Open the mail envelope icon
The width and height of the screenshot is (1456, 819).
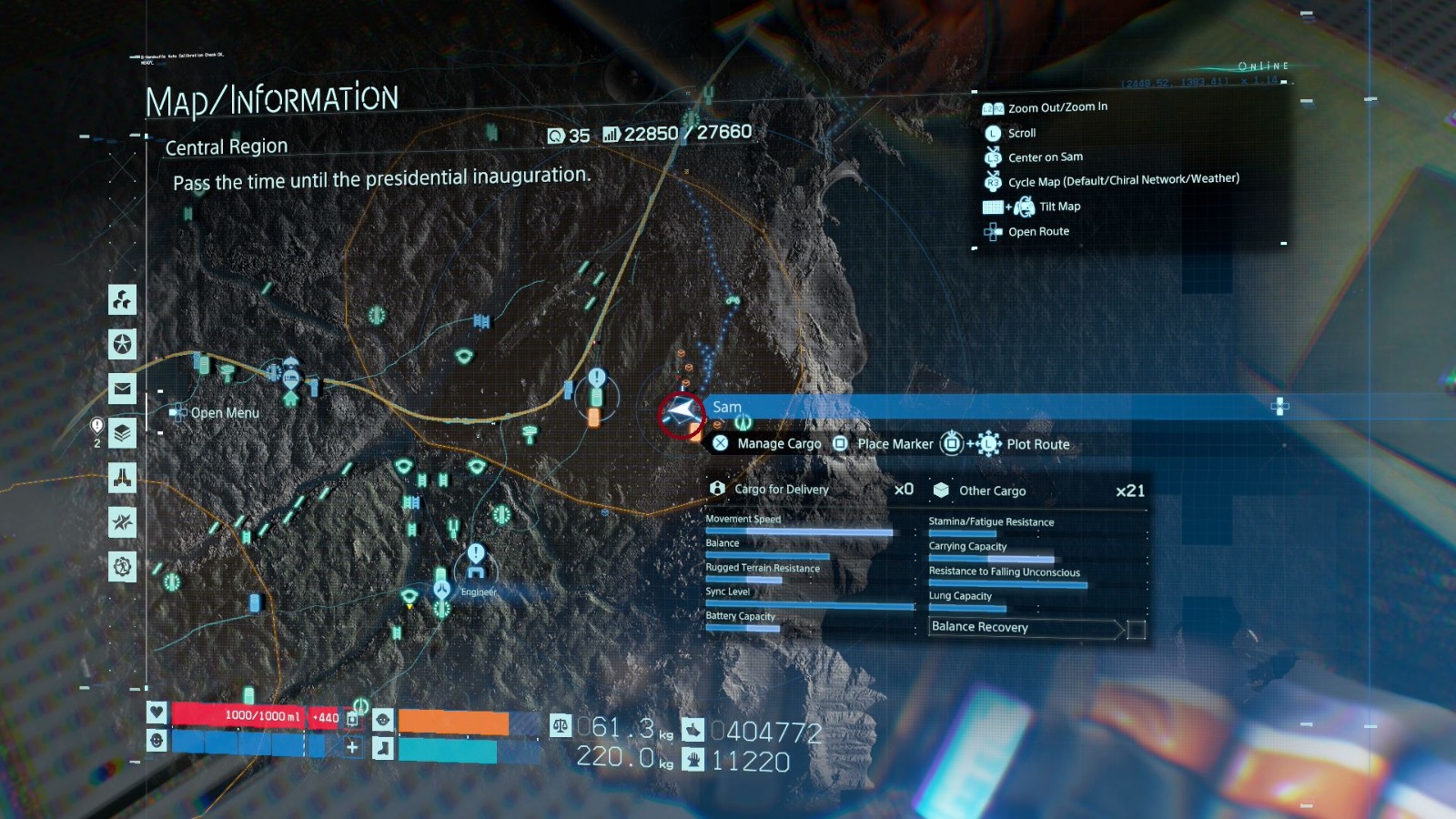click(123, 387)
